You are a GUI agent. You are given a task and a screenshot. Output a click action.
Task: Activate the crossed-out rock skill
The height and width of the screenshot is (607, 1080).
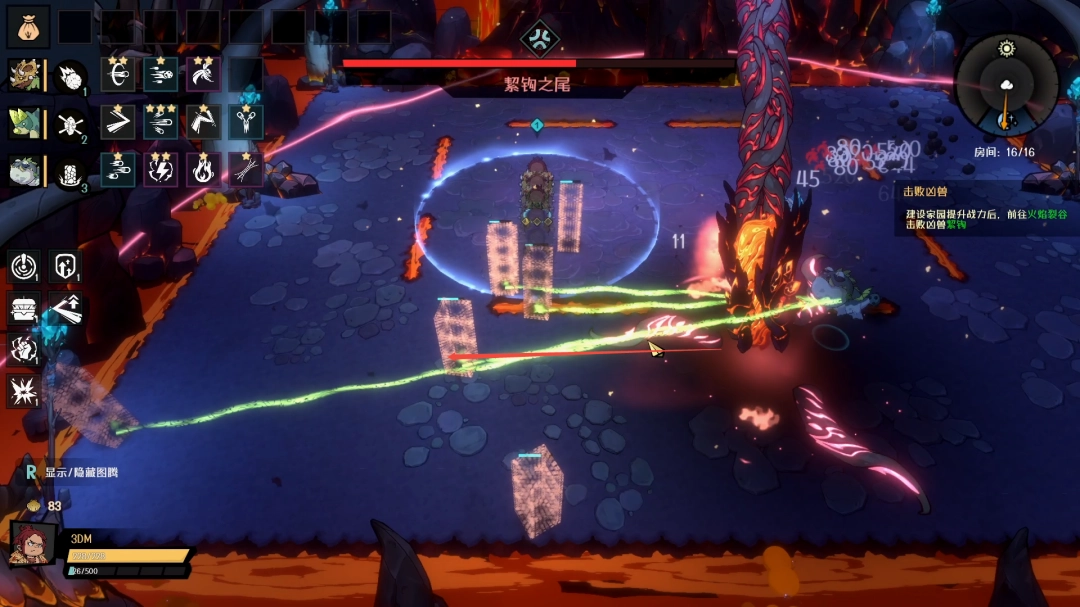pos(72,123)
